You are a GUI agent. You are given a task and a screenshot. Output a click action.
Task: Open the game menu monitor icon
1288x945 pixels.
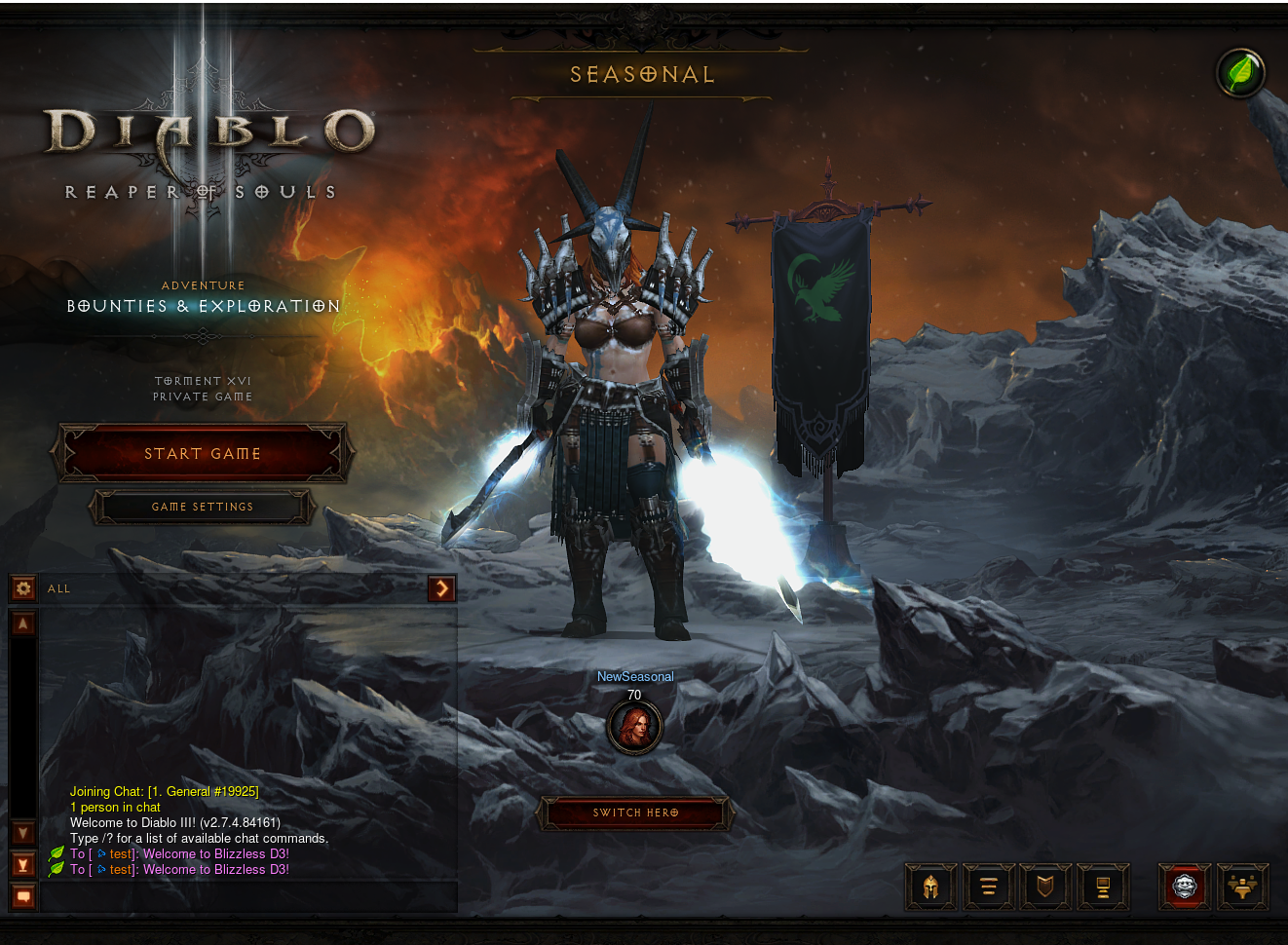(1103, 887)
